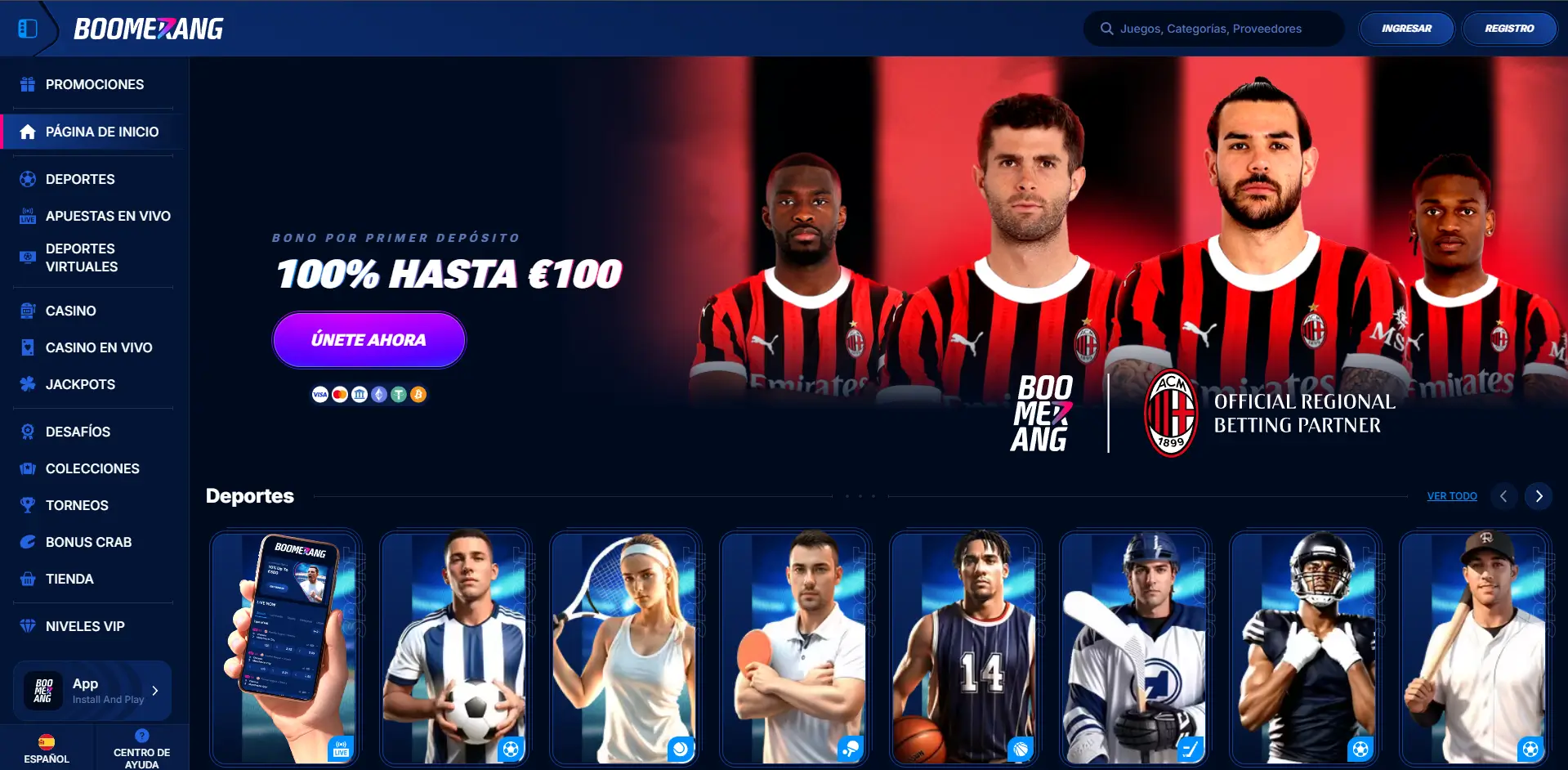Click the Bonus Crab icon
Viewport: 1568px width, 770px height.
pos(27,542)
